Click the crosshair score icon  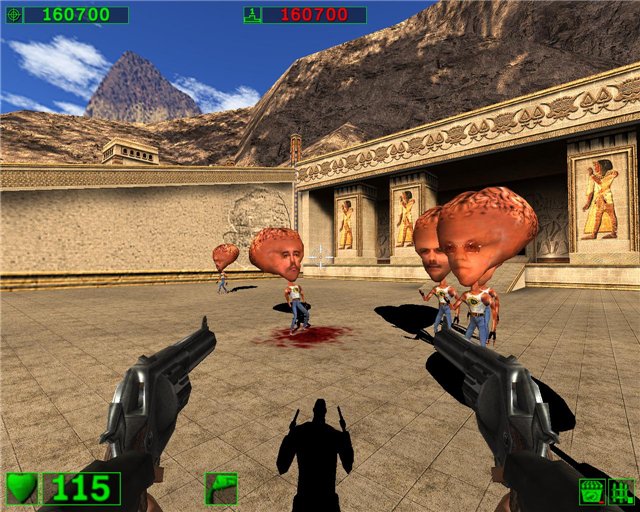click(13, 15)
